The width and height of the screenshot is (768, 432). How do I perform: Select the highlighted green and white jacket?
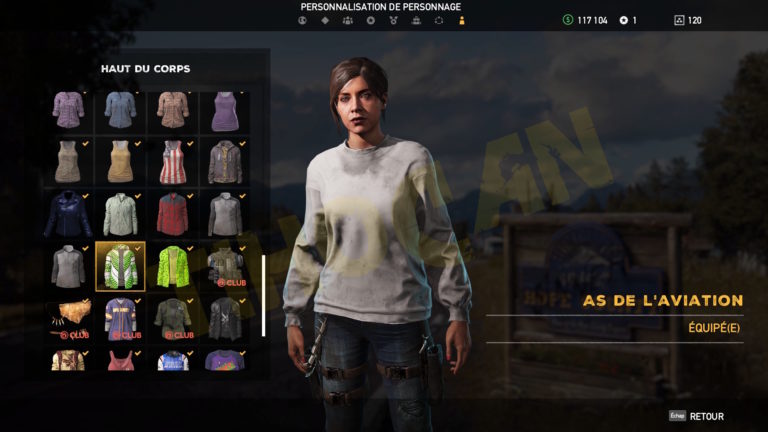tap(120, 265)
